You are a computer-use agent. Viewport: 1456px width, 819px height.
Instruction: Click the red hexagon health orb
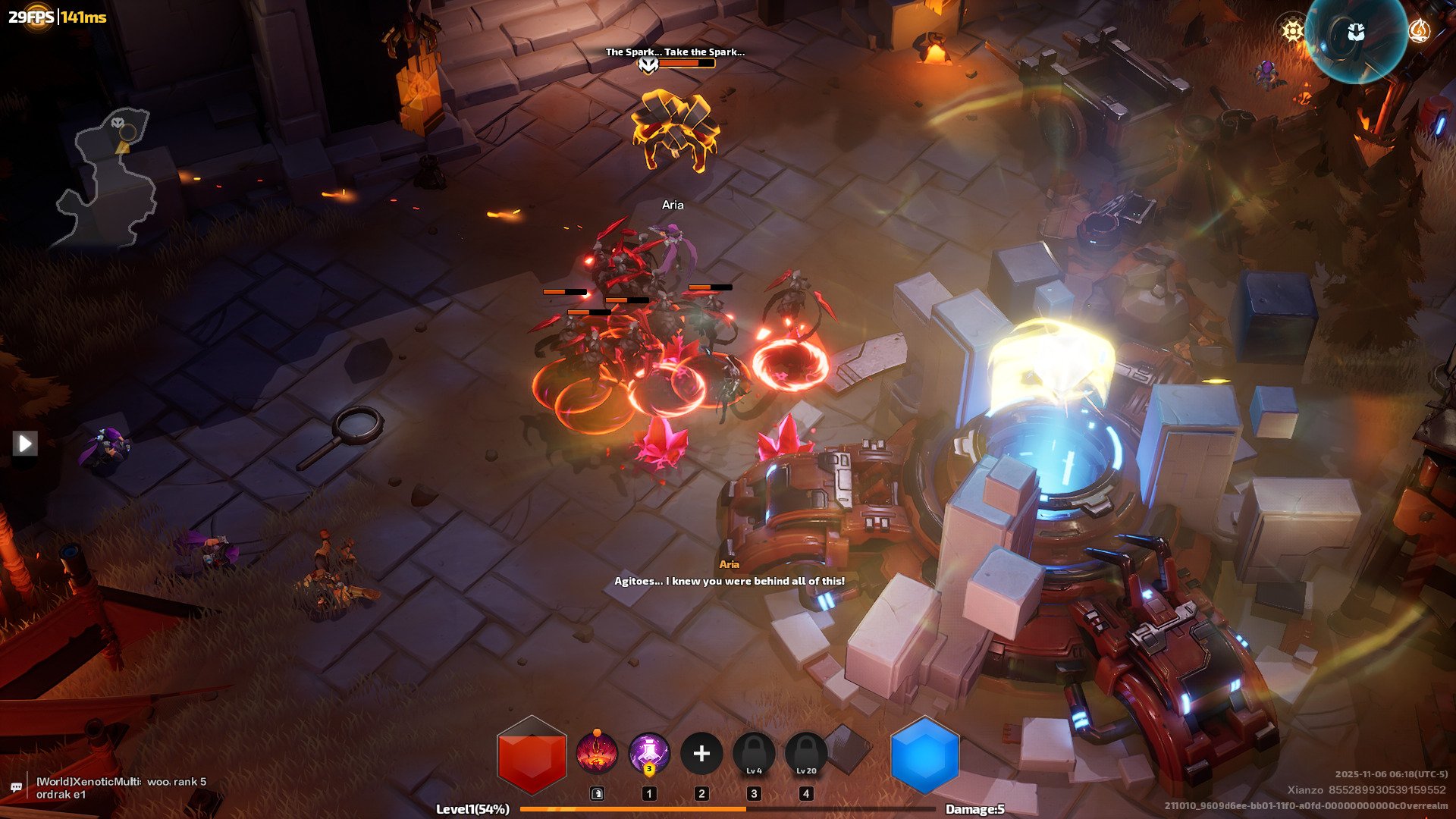coord(532,755)
